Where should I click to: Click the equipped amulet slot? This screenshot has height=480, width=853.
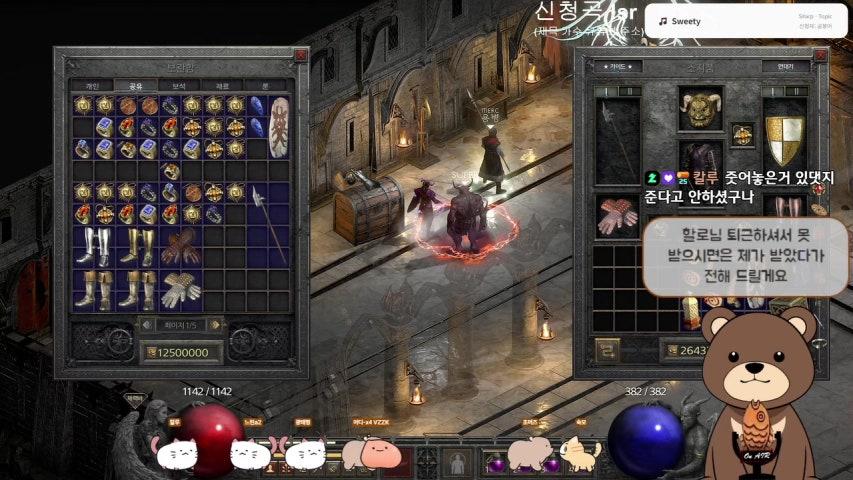point(742,134)
